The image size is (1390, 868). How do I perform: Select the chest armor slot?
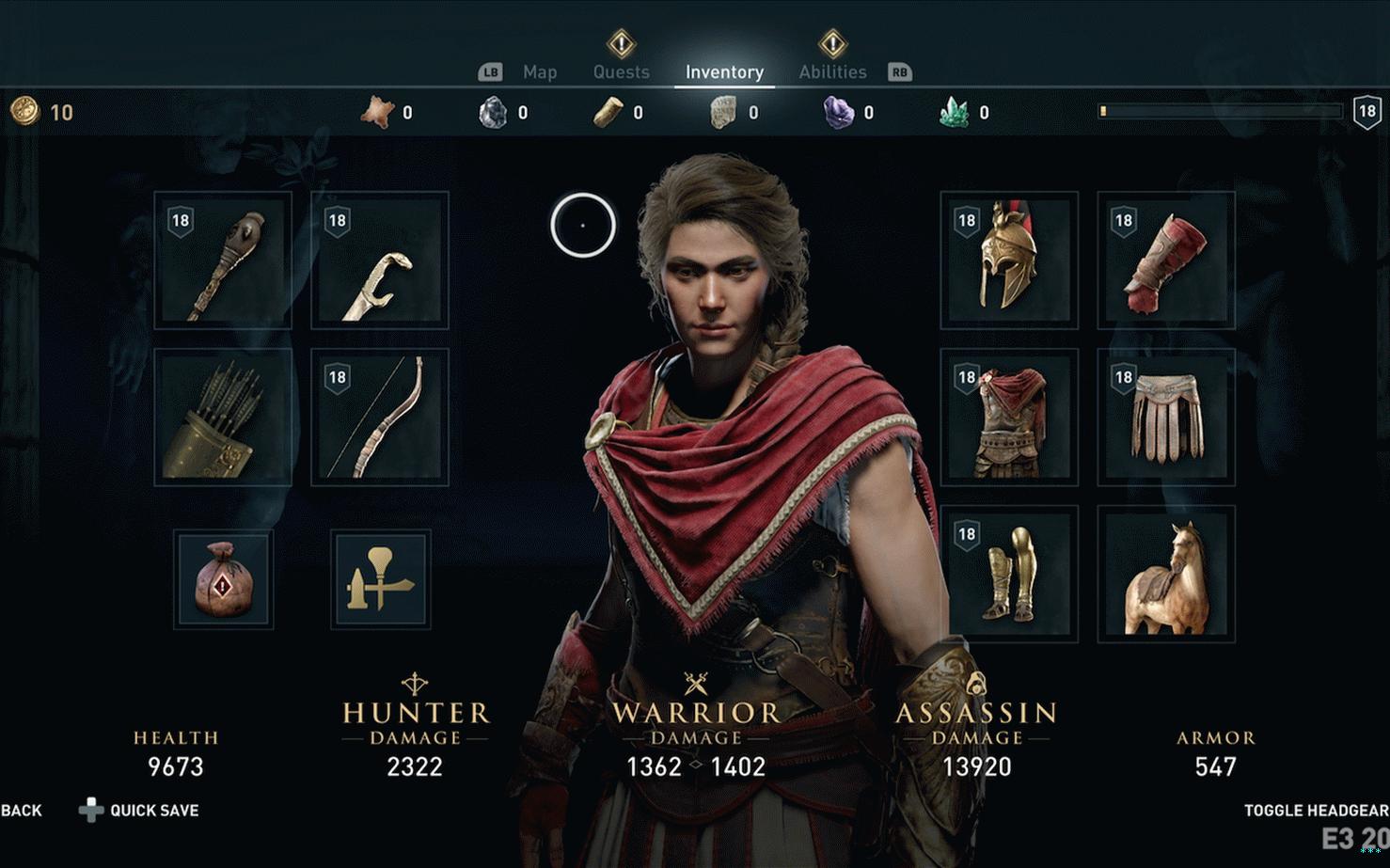pyautogui.click(x=1009, y=418)
